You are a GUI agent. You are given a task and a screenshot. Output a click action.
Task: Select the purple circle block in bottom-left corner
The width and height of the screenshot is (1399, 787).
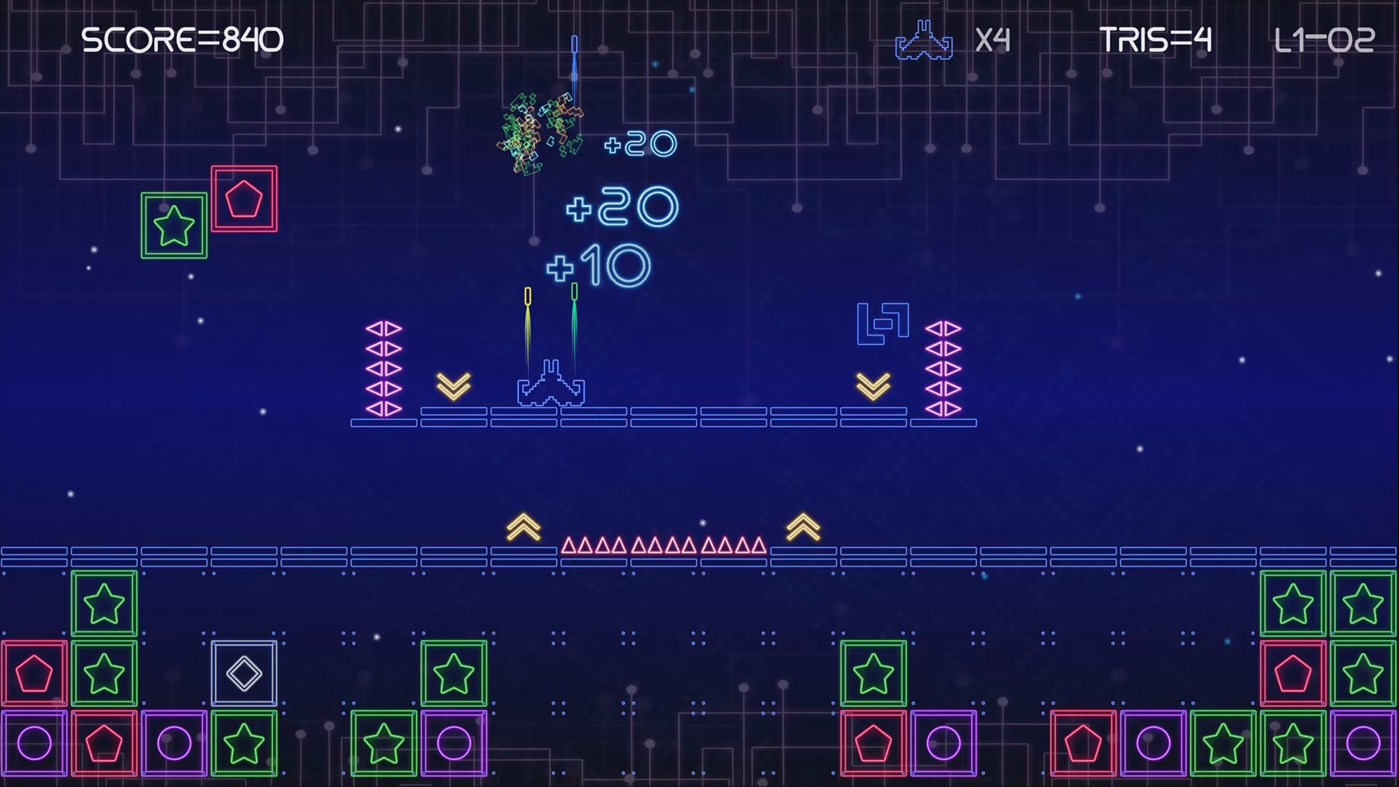[x=33, y=742]
